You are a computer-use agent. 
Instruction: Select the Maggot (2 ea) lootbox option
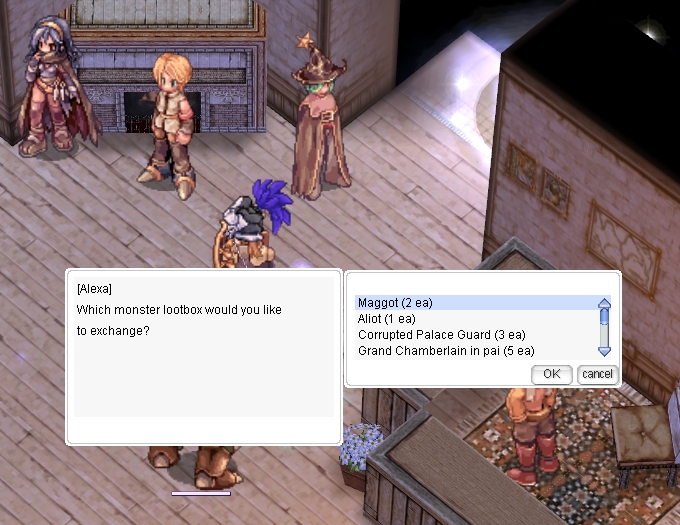coord(395,303)
